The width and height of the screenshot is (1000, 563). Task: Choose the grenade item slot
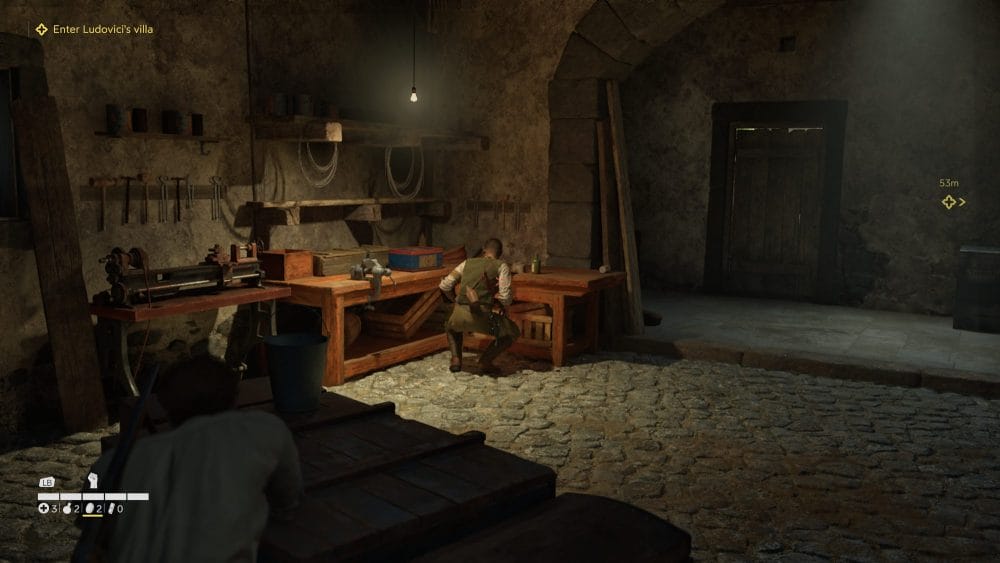pyautogui.click(x=69, y=509)
